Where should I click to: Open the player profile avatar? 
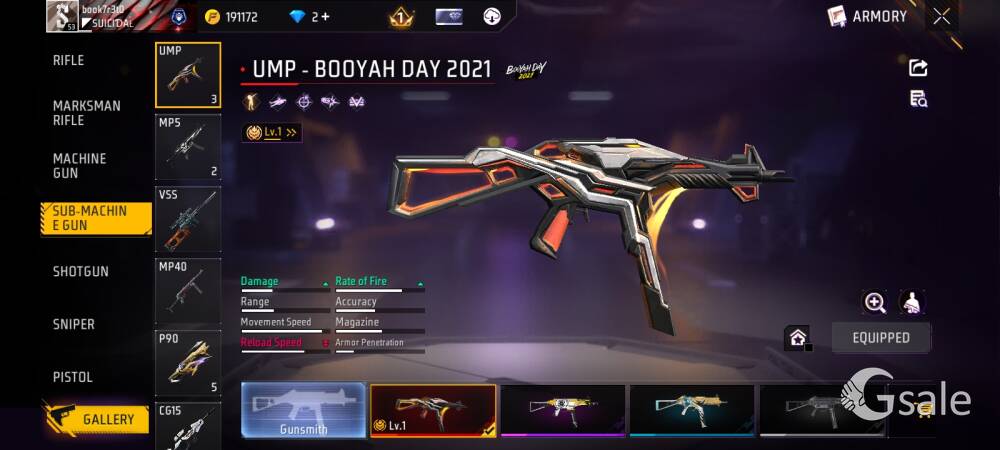[61, 16]
